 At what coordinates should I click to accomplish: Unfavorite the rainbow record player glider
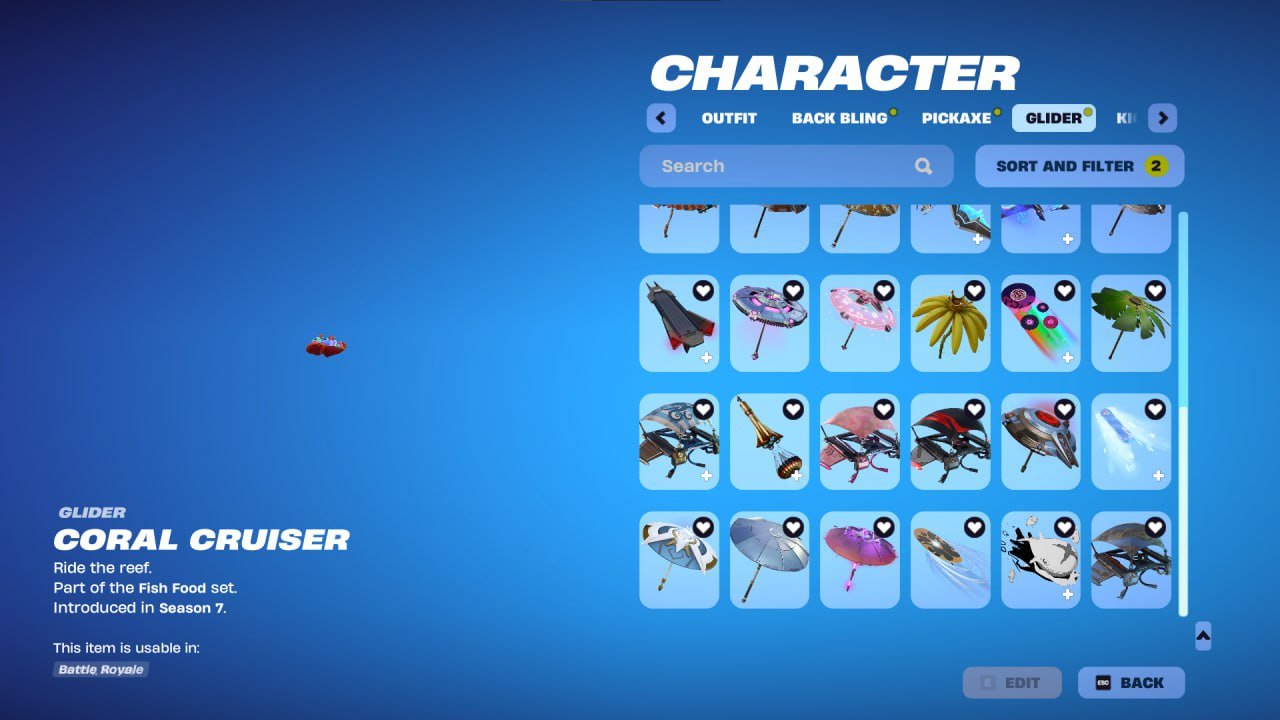pyautogui.click(x=1066, y=291)
